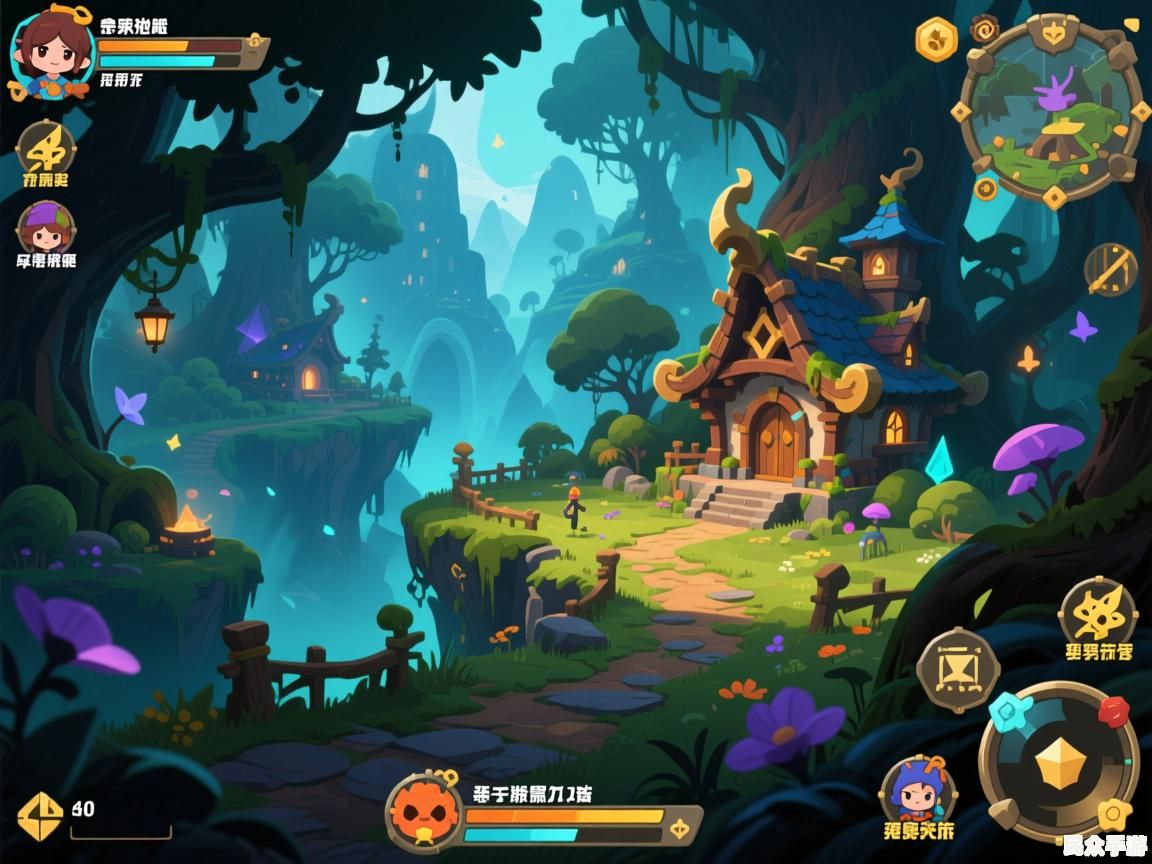Screen dimensions: 1152x864
Task: Activate the golden star-leaf skill
Action: (x=1098, y=611)
